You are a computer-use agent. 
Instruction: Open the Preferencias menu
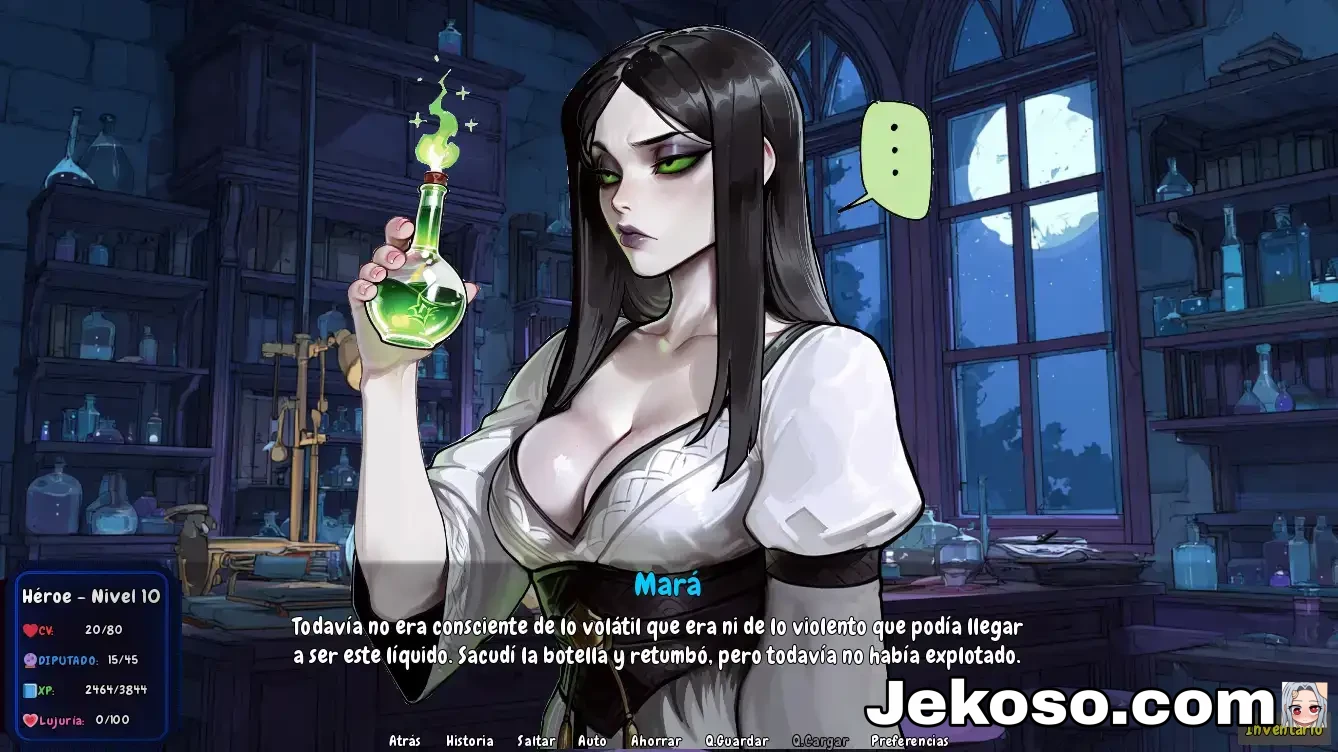(x=909, y=741)
